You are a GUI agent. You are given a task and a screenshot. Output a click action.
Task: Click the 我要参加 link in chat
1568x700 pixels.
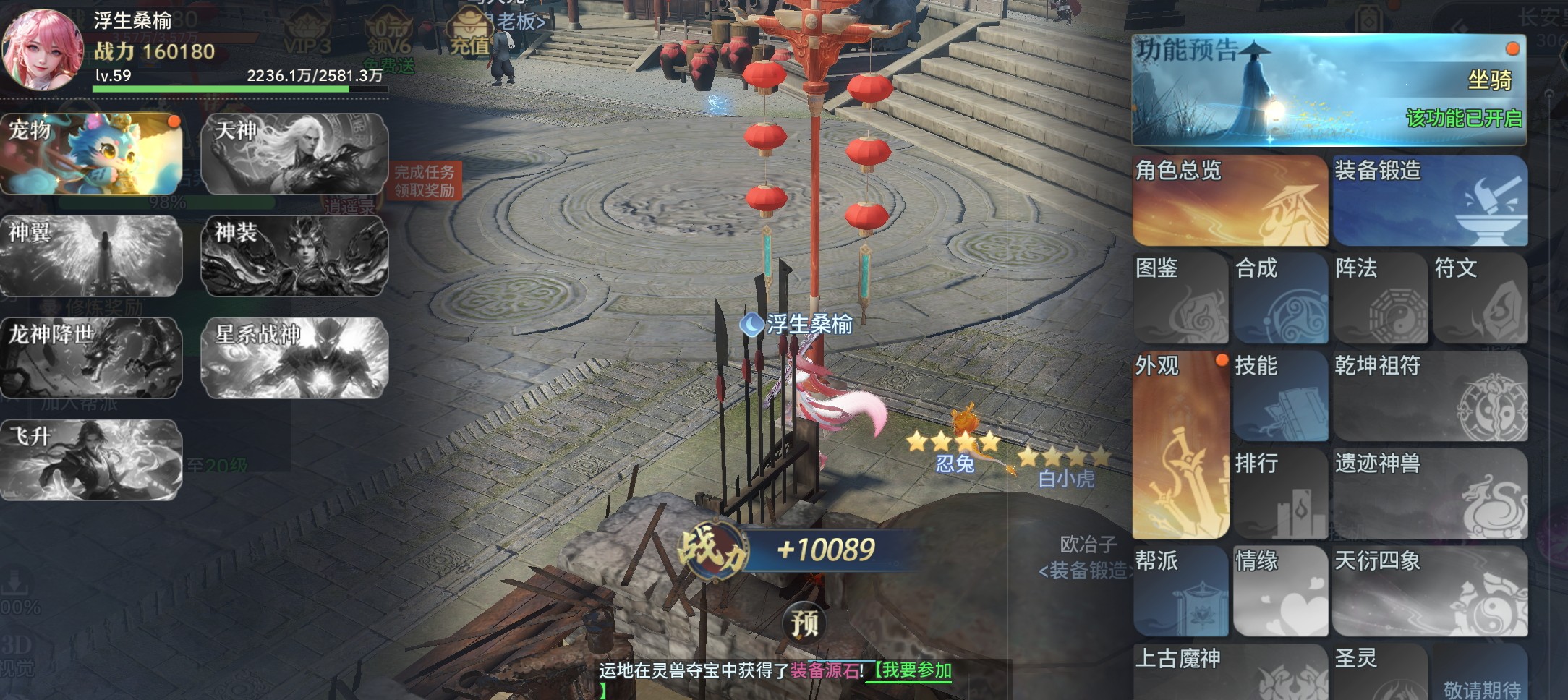(911, 670)
